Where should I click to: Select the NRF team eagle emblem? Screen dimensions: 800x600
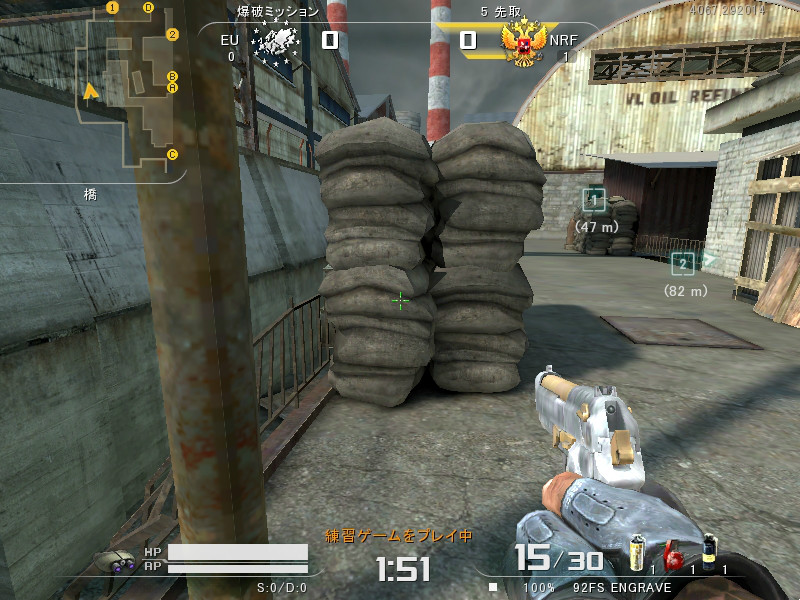522,44
